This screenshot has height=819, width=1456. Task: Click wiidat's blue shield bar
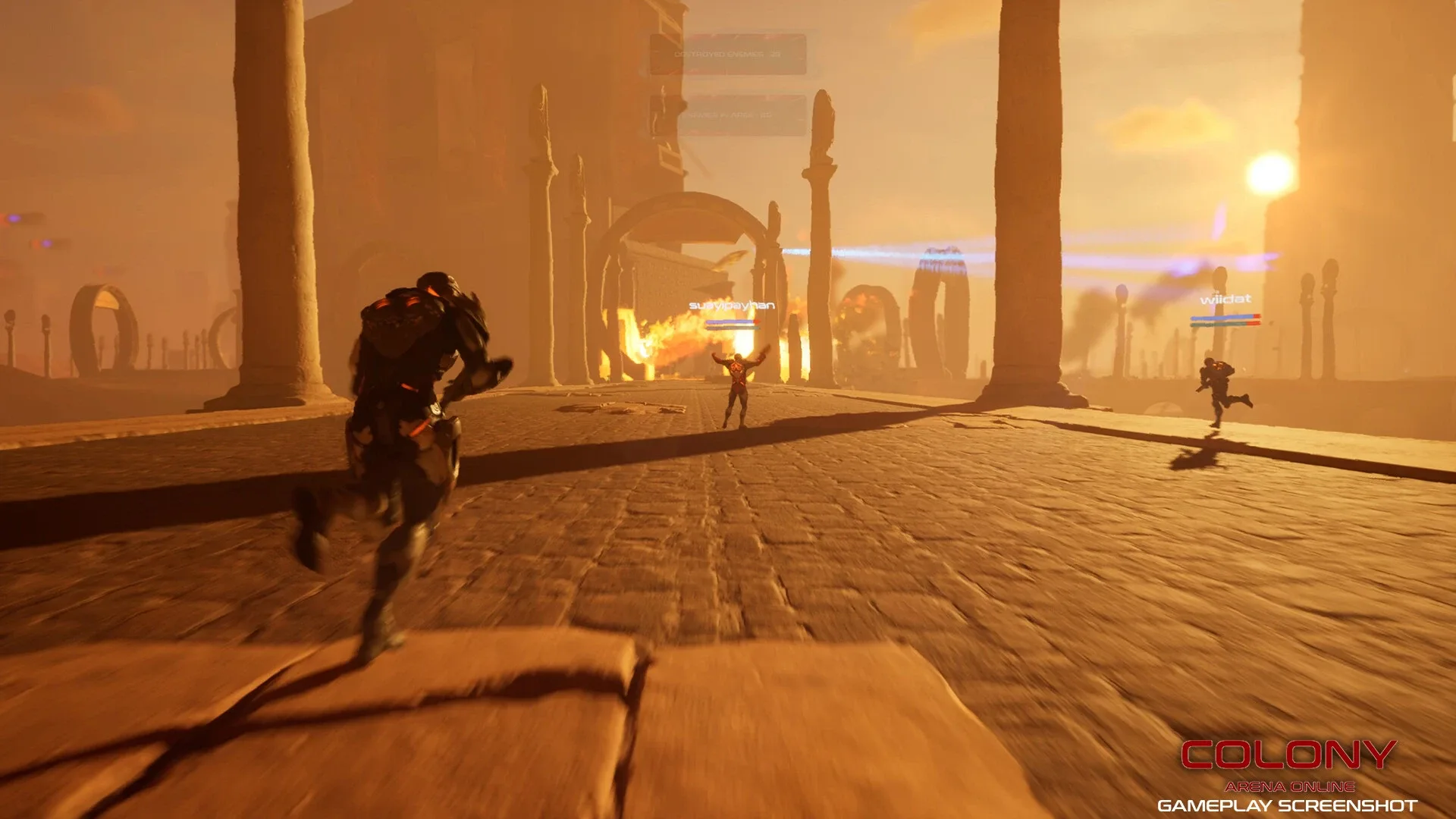[x=1225, y=316]
